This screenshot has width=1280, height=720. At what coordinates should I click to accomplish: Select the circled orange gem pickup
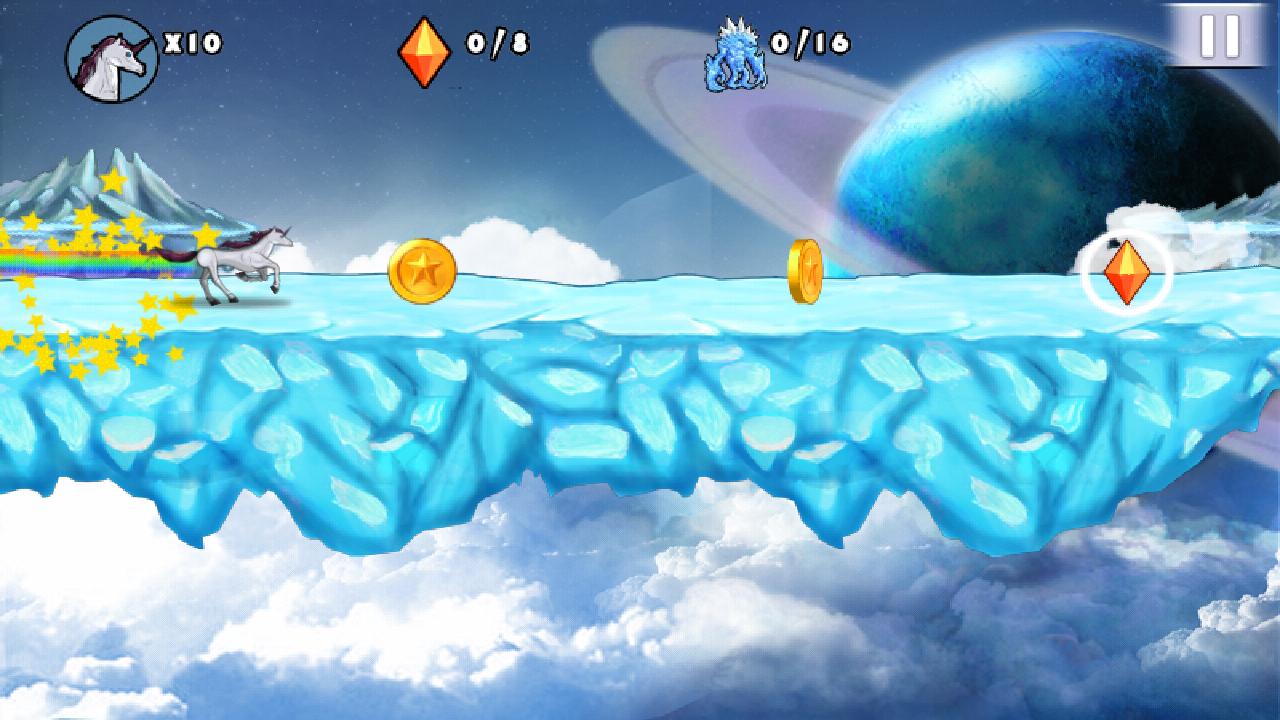[x=1128, y=271]
